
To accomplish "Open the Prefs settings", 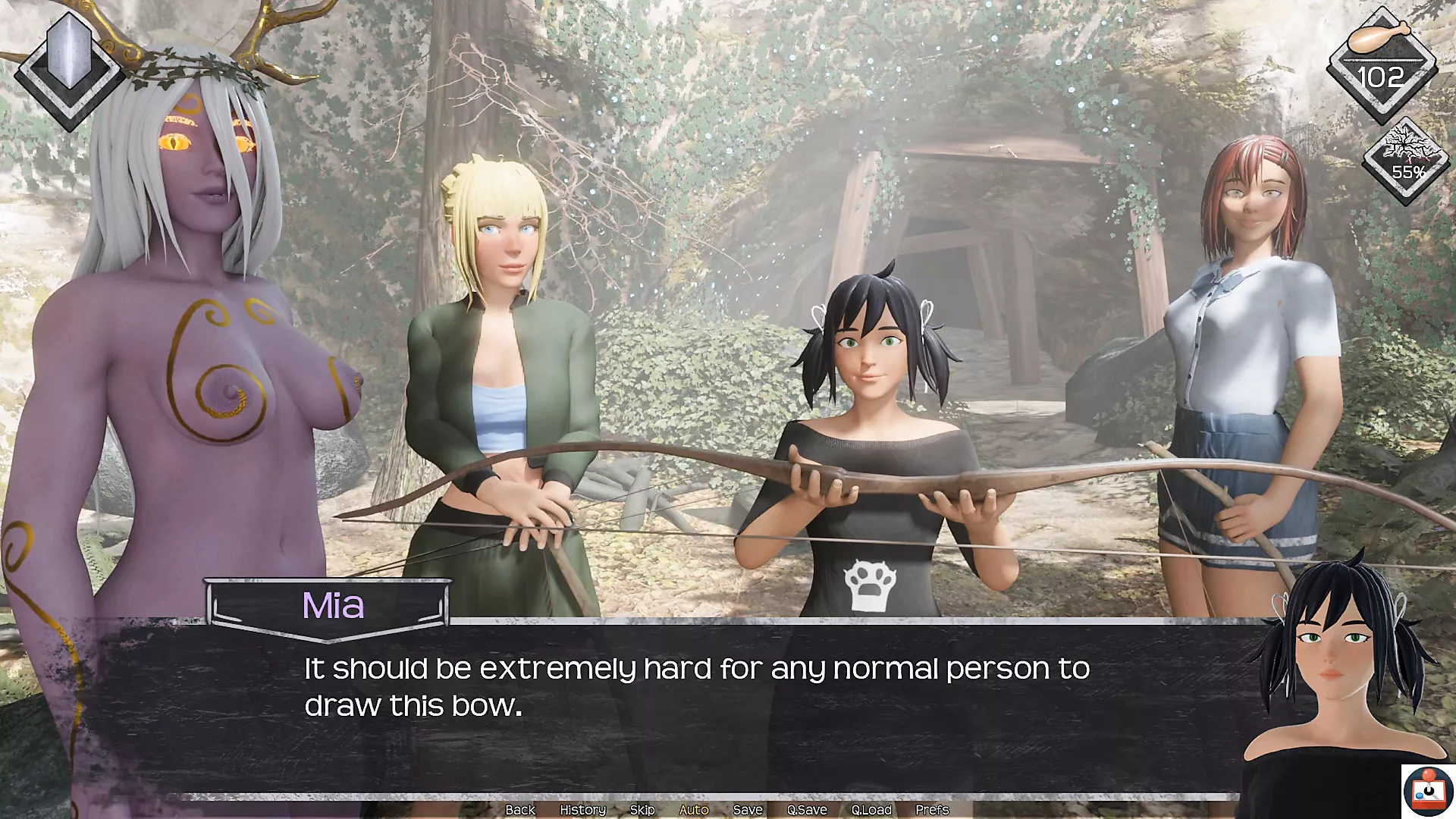I will (932, 810).
